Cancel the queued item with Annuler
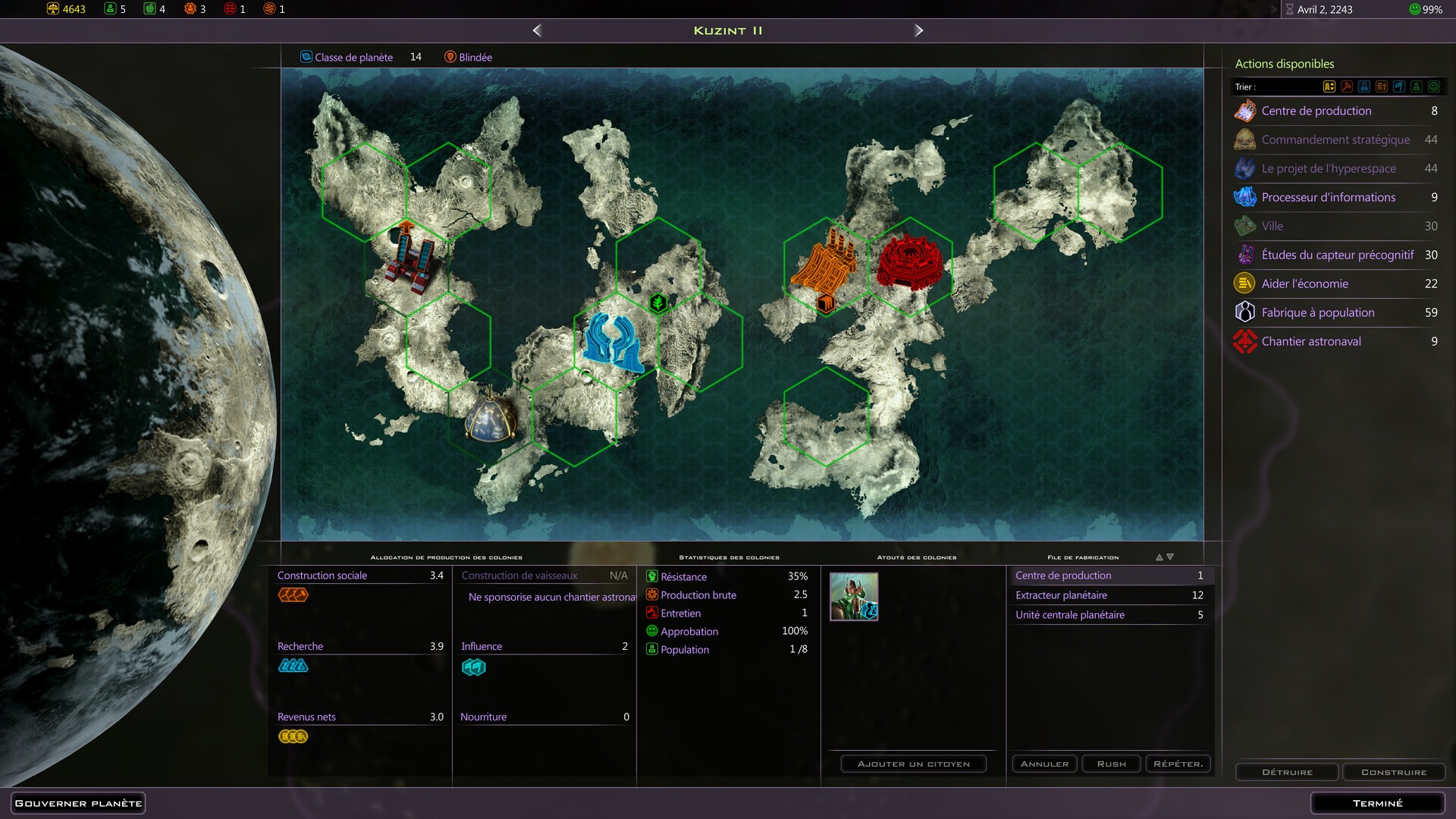Image resolution: width=1456 pixels, height=819 pixels. 1044,764
